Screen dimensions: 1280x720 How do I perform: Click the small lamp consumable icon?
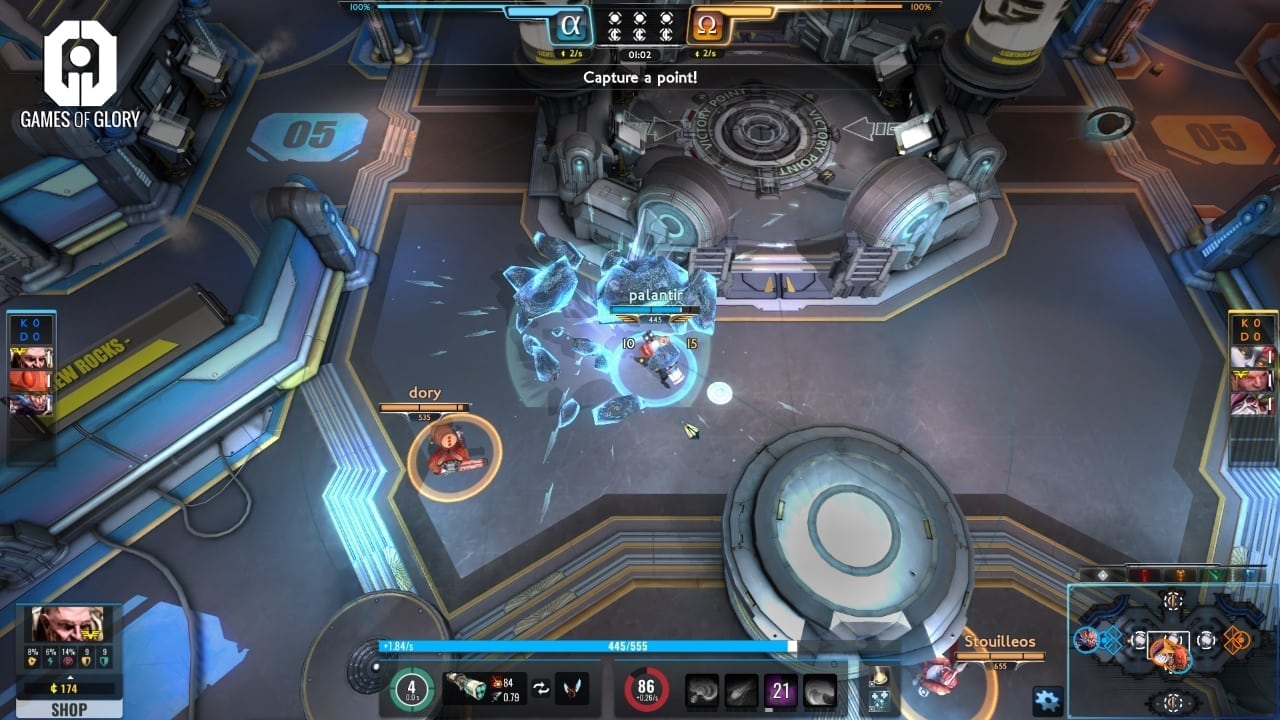[x=879, y=675]
